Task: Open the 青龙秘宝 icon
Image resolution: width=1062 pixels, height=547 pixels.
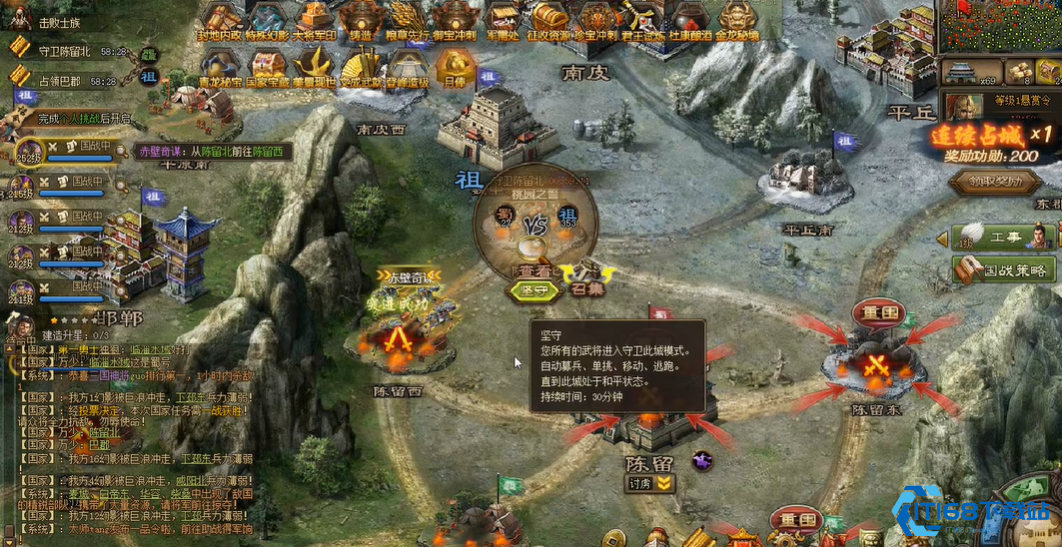Action: [x=219, y=66]
